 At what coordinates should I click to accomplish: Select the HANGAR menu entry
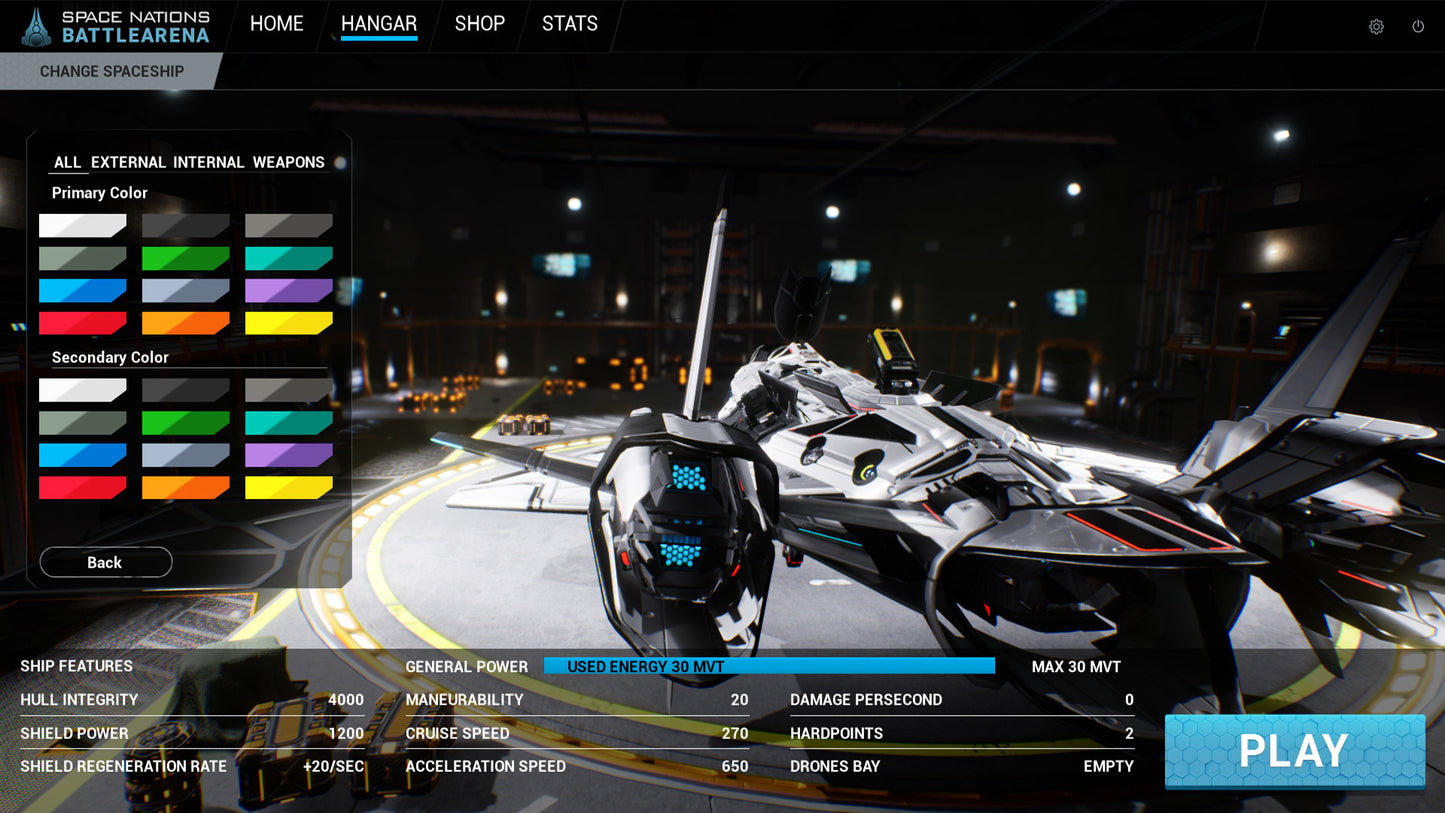point(378,24)
